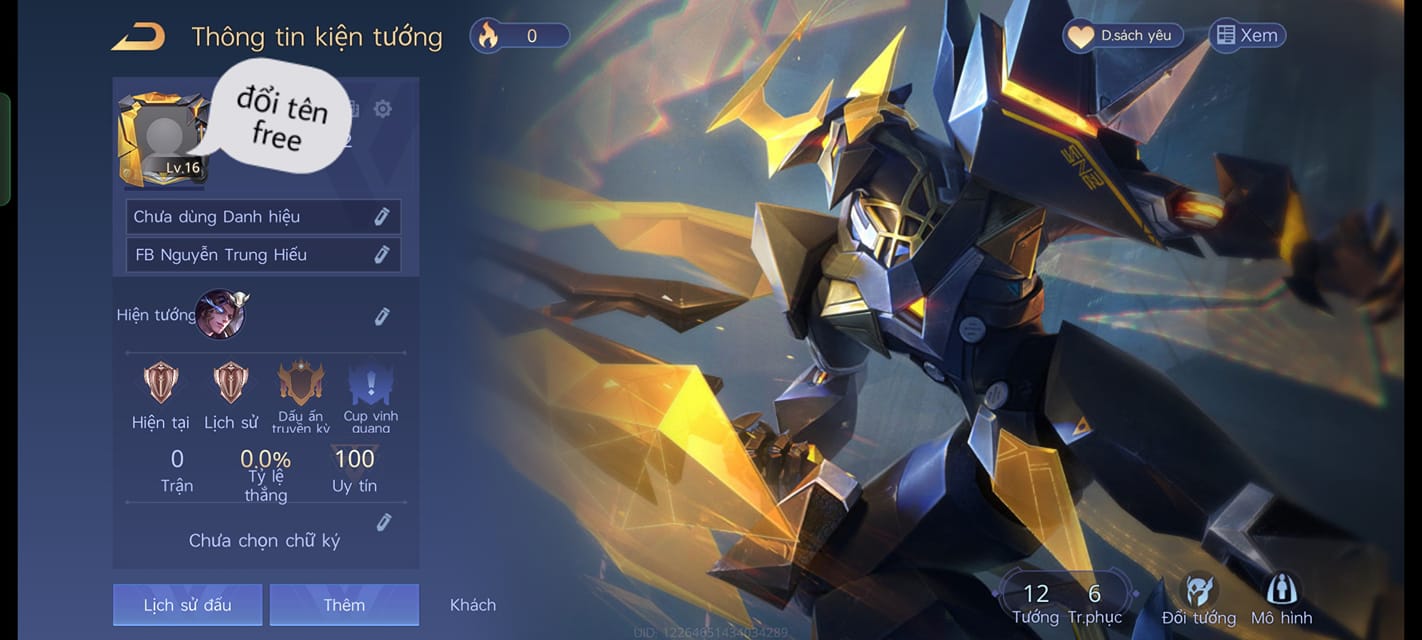1422x640 pixels.
Task: Edit the FB Nguyễn Trung Hiếu line
Action: [381, 255]
